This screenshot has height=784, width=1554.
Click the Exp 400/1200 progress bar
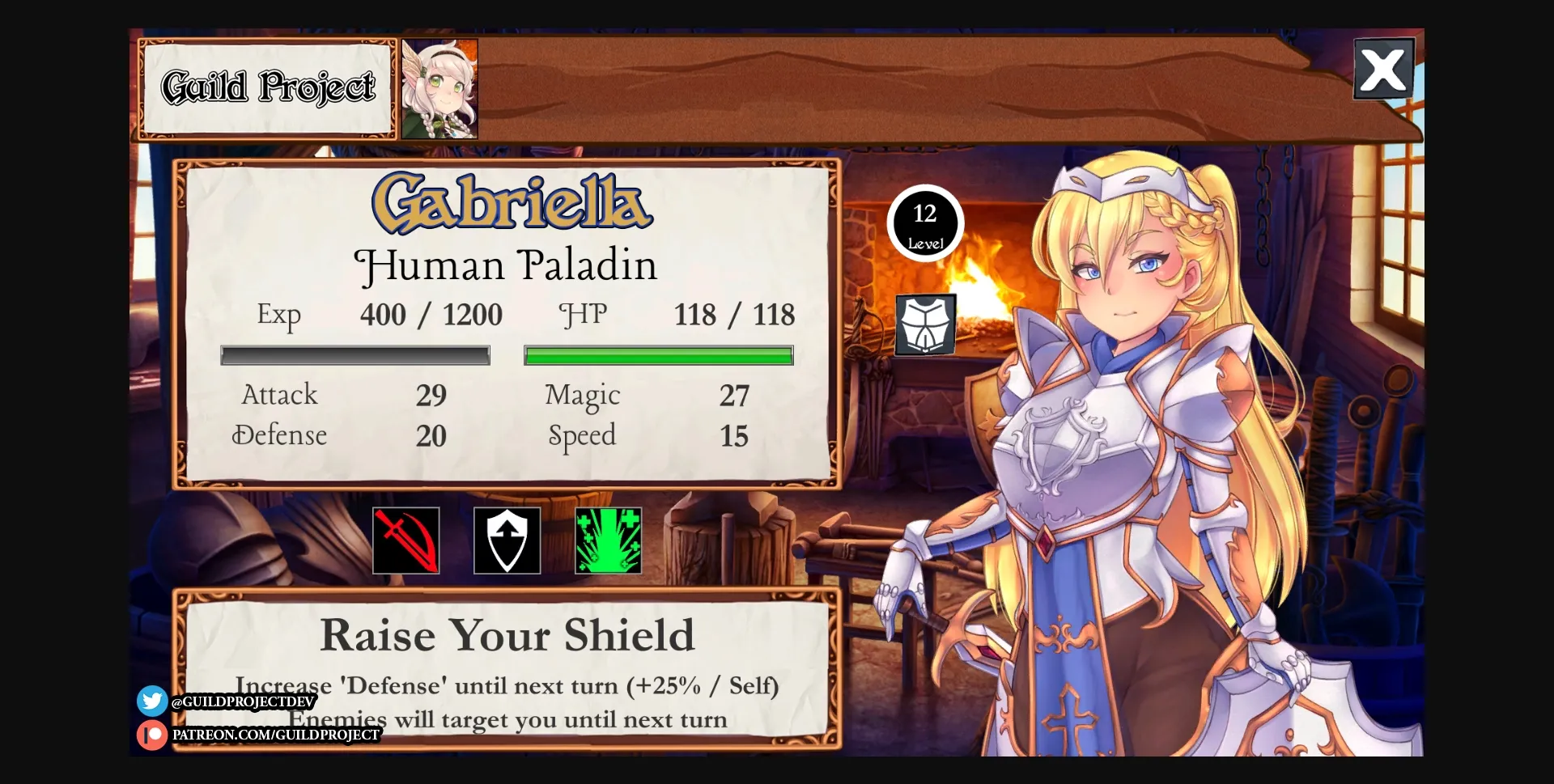[x=355, y=354]
